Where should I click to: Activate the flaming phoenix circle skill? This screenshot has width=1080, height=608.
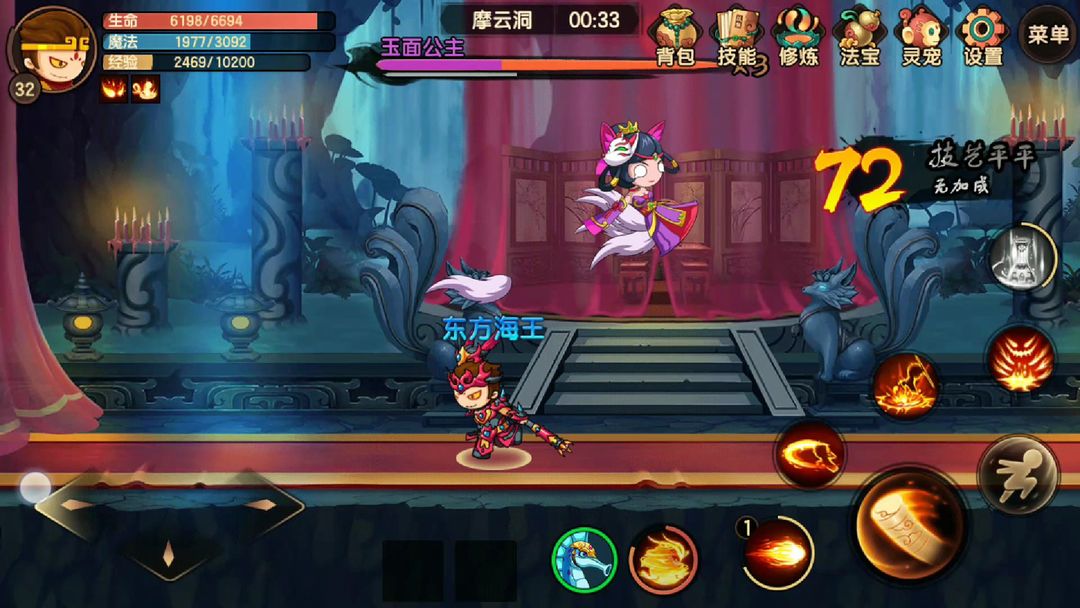[x=663, y=560]
